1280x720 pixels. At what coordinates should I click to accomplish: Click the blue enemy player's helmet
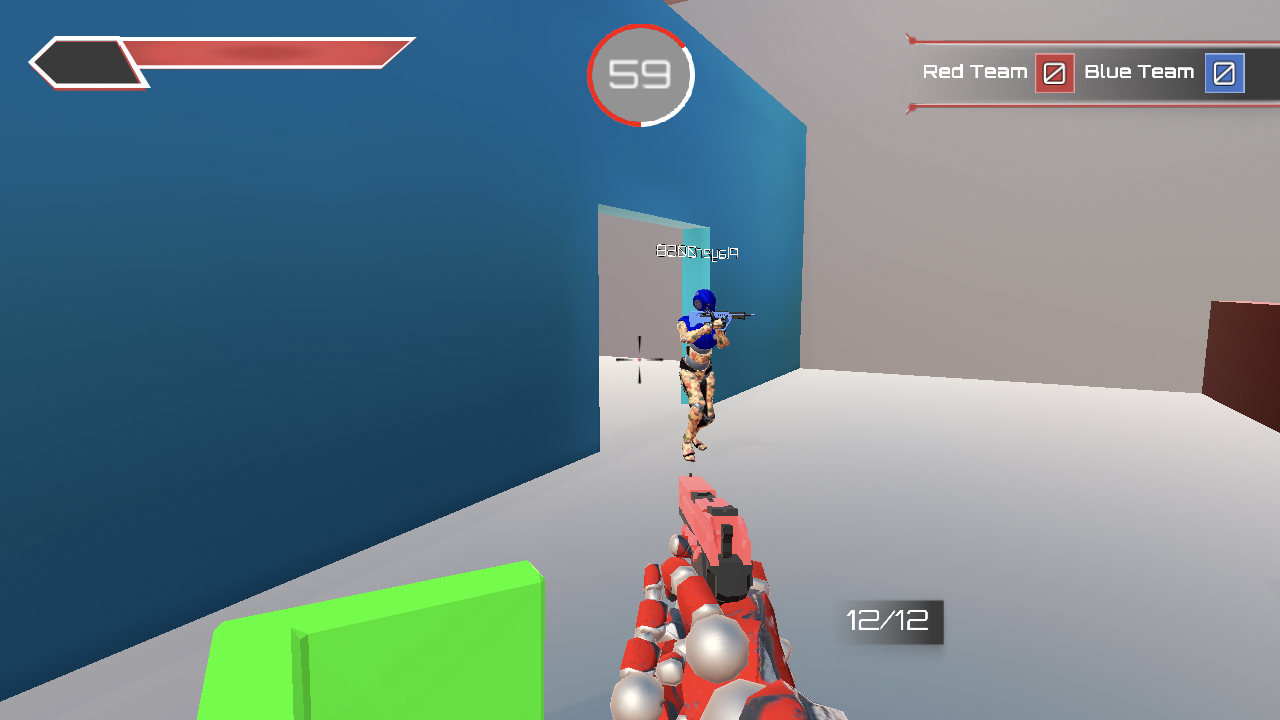click(x=705, y=298)
